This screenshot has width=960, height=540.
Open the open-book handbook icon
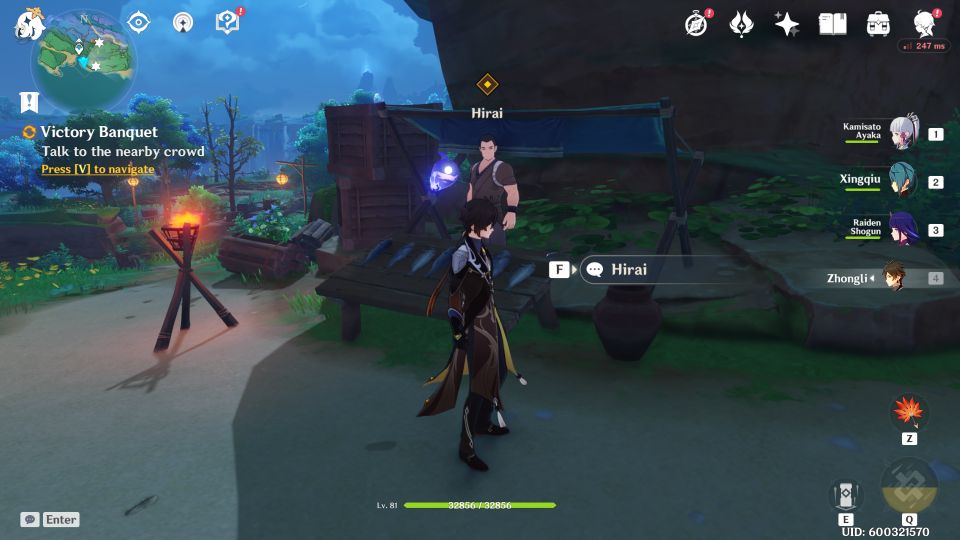click(832, 24)
